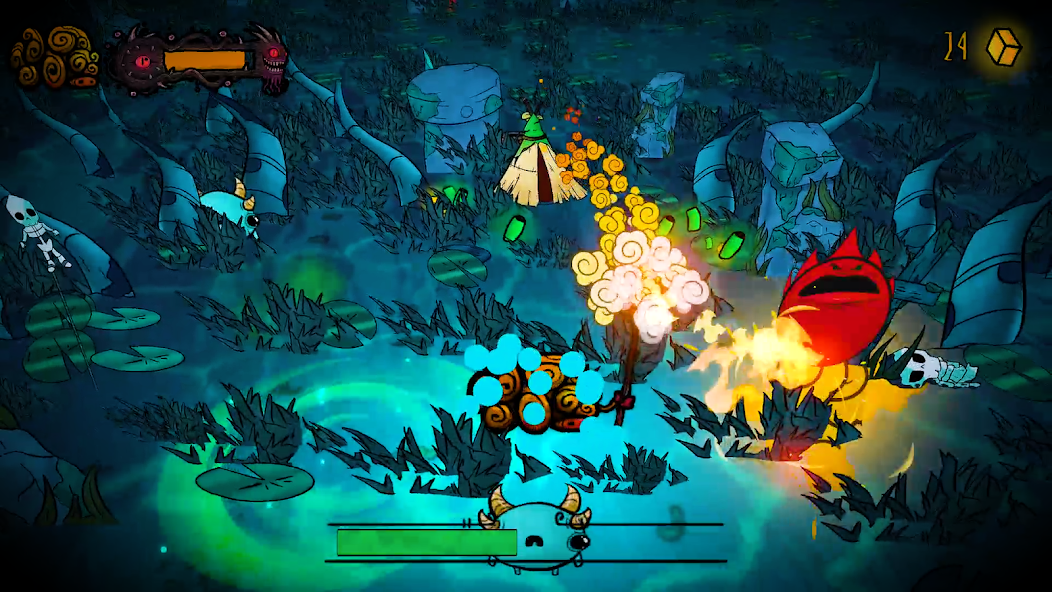Click the swirly creature portrait icon
The height and width of the screenshot is (592, 1052).
[x=55, y=58]
